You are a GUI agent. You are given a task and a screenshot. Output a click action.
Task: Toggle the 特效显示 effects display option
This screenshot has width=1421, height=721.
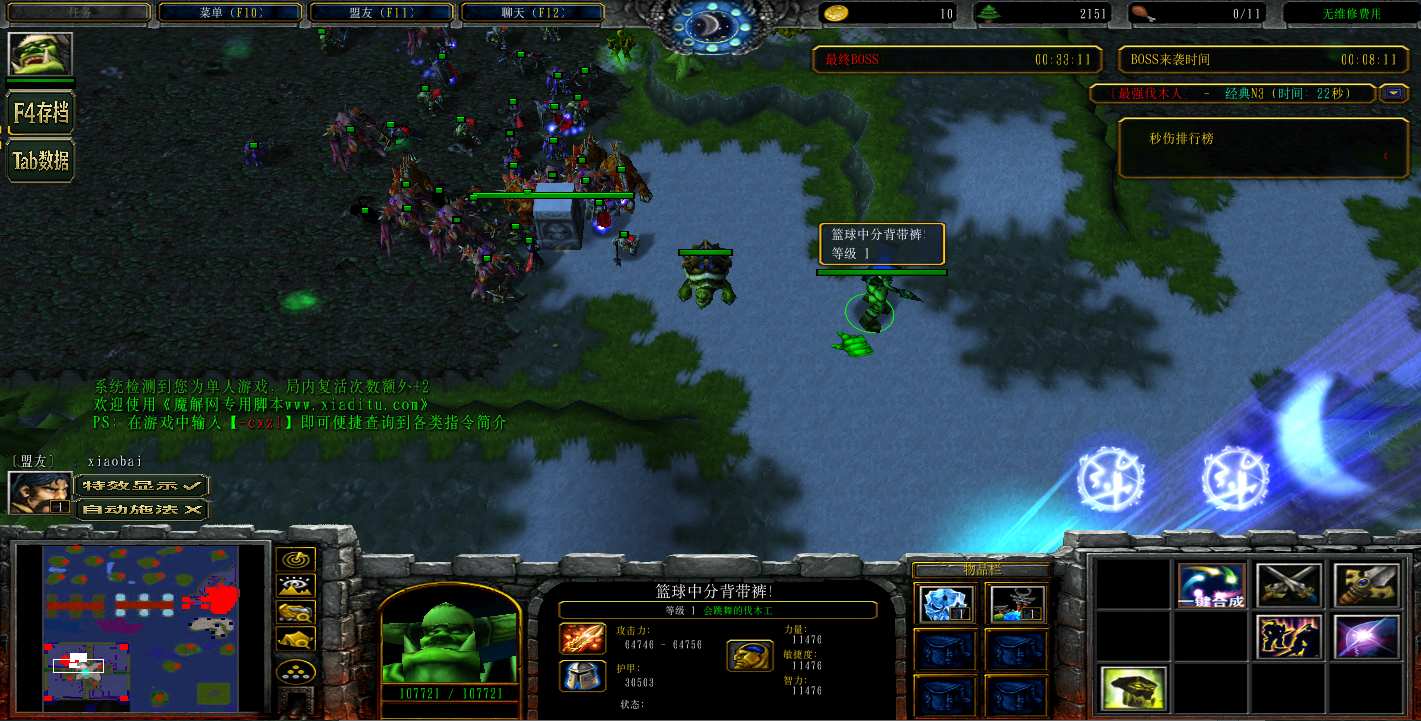142,485
